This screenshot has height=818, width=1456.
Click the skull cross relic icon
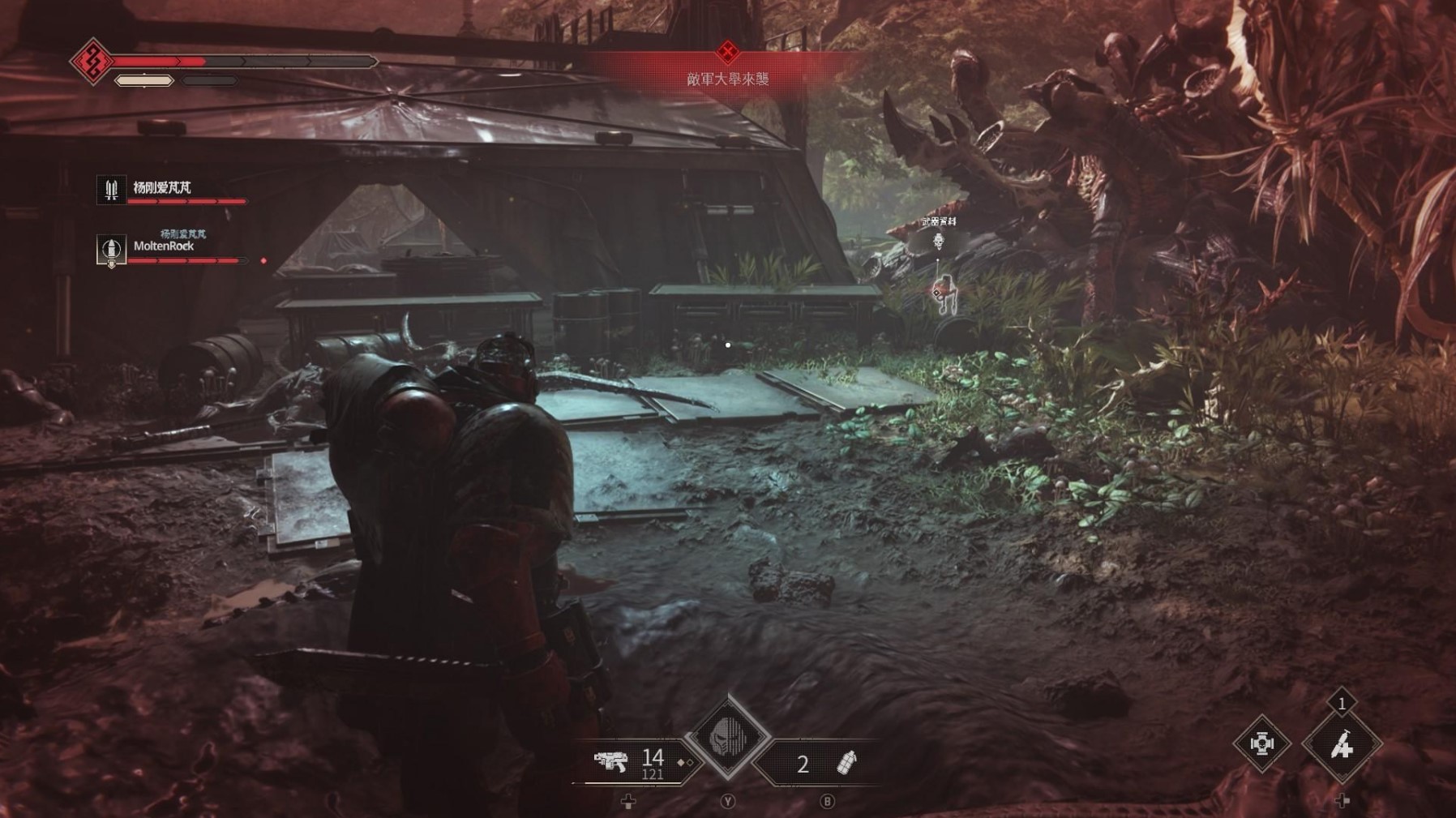(1261, 743)
